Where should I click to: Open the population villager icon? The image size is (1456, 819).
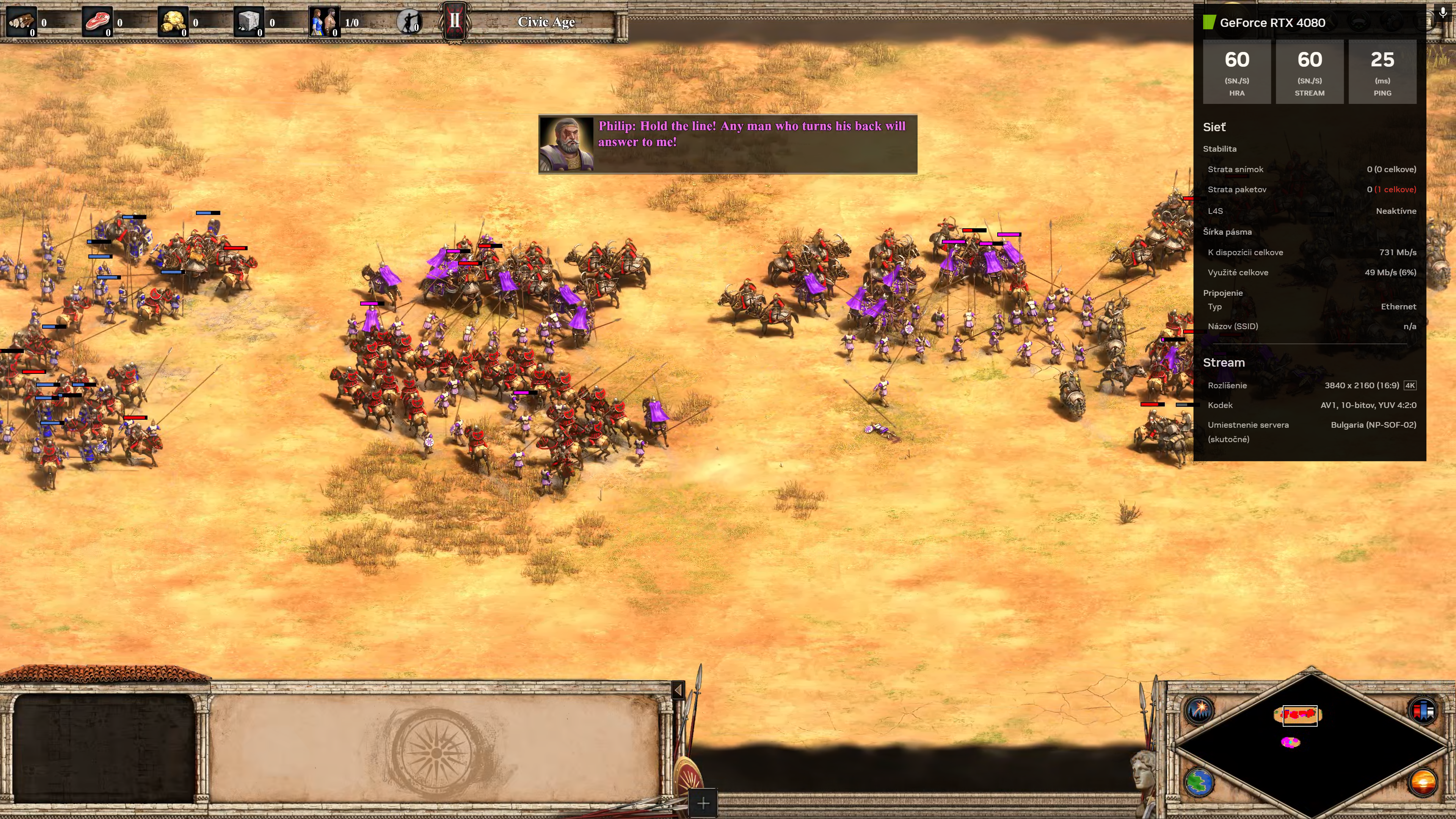point(325,22)
